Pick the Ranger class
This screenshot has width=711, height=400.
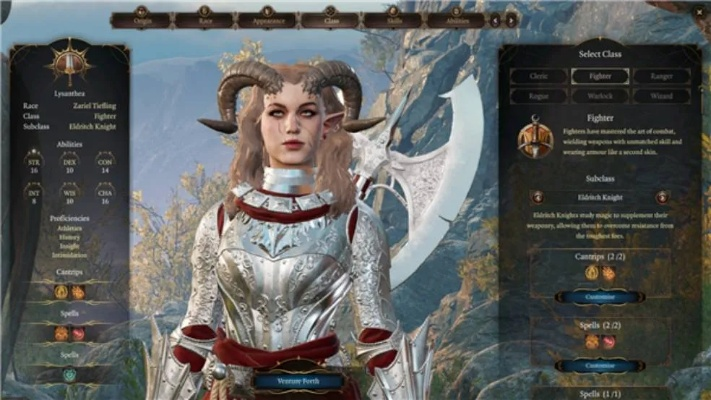pos(661,76)
